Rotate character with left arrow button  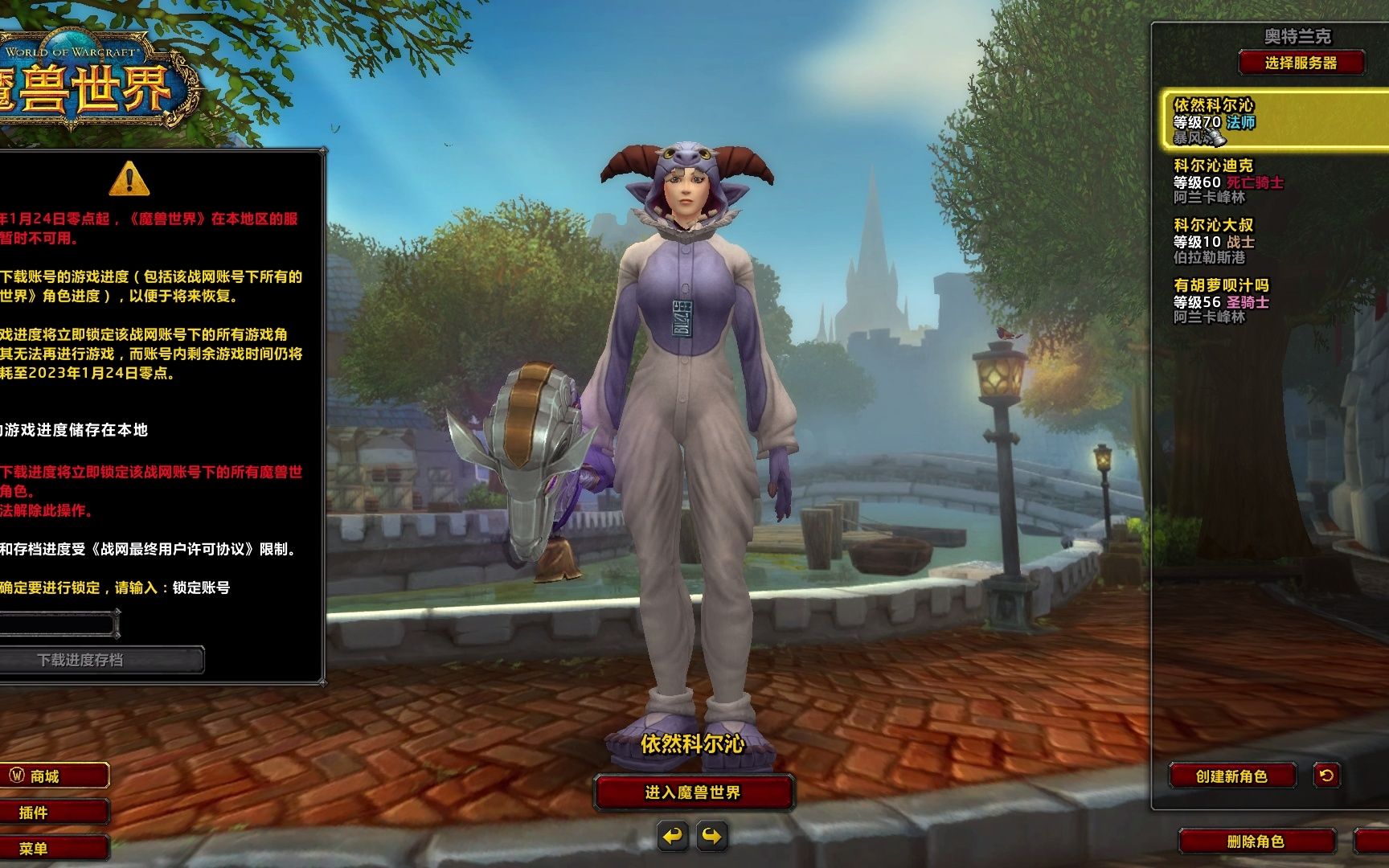pyautogui.click(x=673, y=837)
